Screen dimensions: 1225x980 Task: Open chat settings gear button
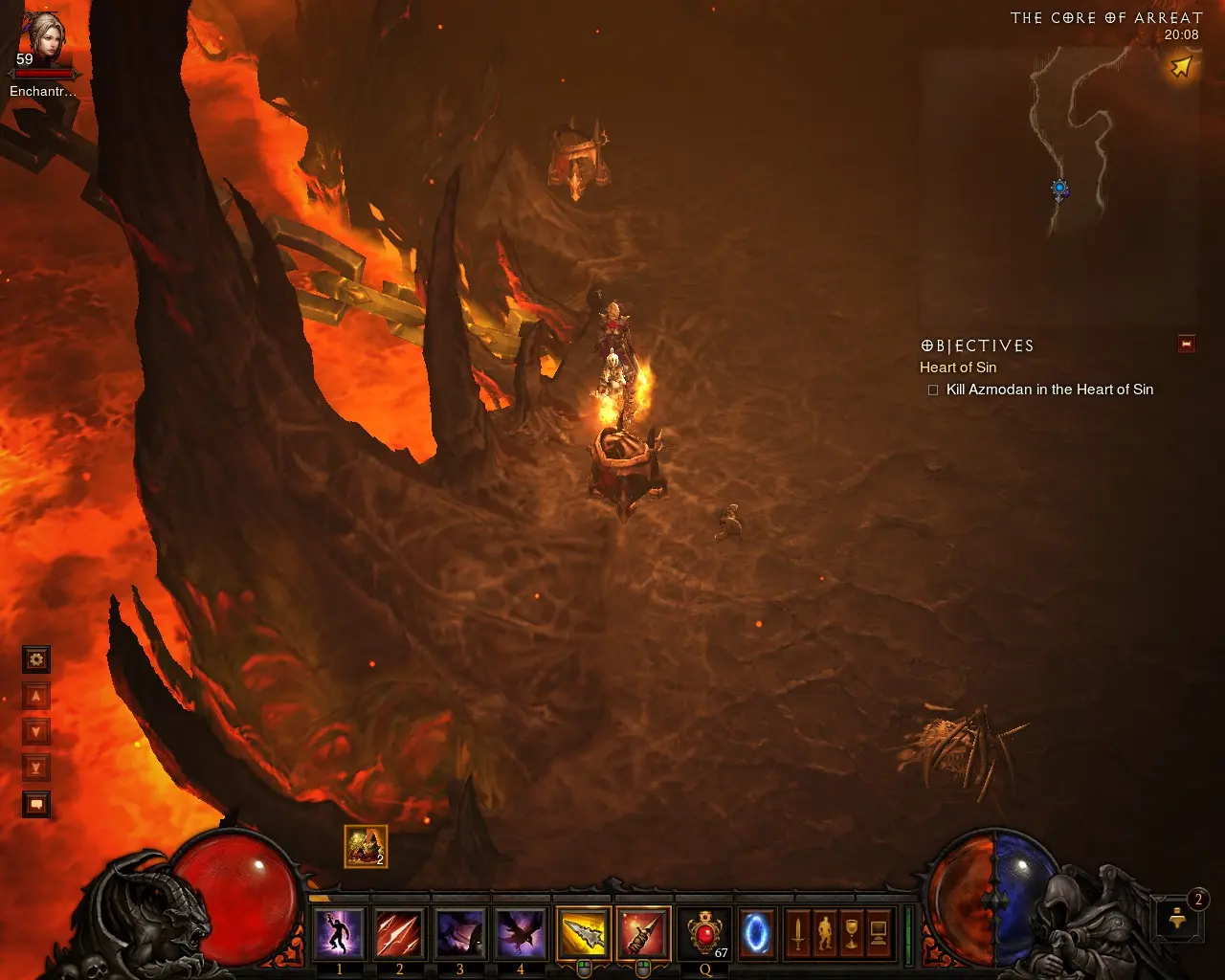(36, 659)
